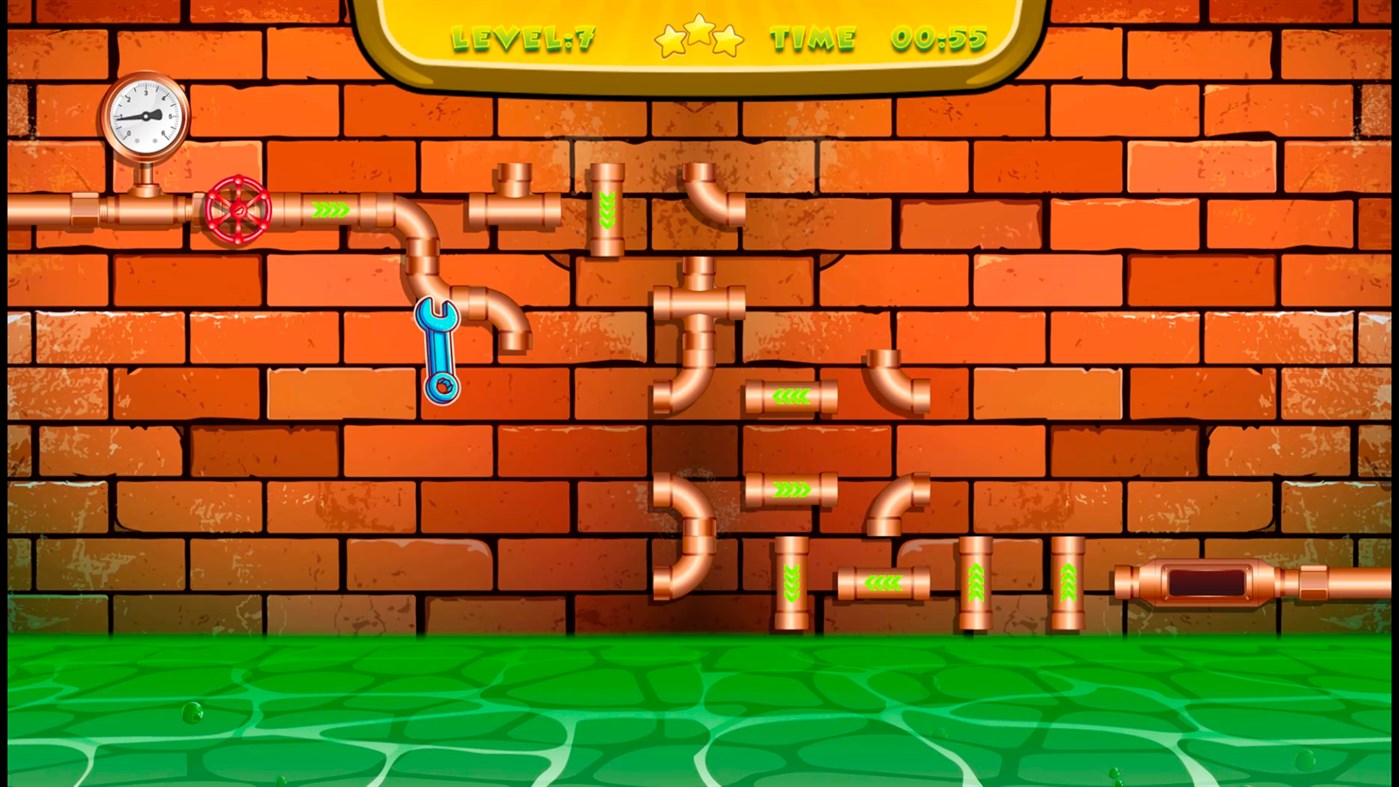Click the left star rating icon
Image resolution: width=1399 pixels, height=787 pixels.
pyautogui.click(x=668, y=40)
